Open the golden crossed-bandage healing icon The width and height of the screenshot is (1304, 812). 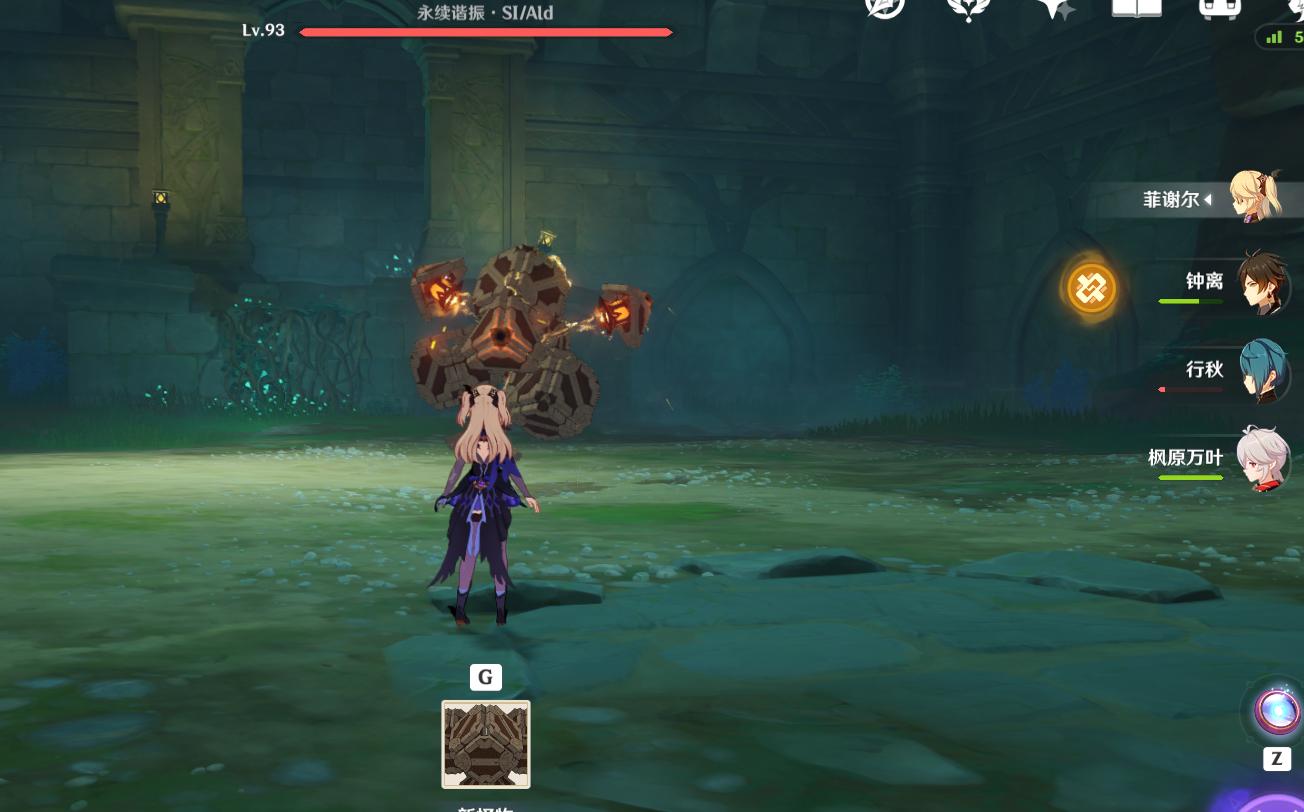[1091, 289]
